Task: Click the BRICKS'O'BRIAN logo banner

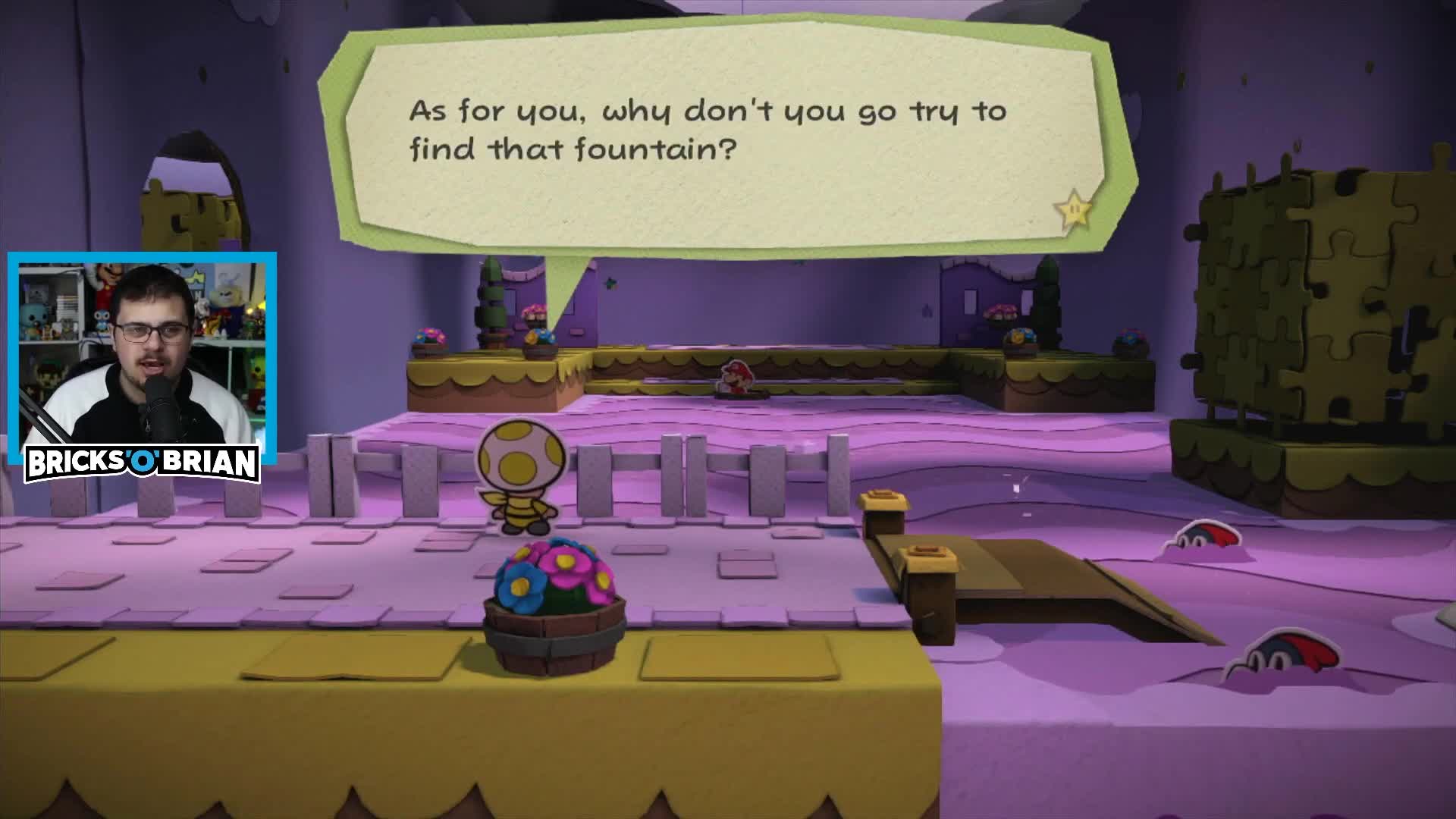Action: click(x=144, y=461)
